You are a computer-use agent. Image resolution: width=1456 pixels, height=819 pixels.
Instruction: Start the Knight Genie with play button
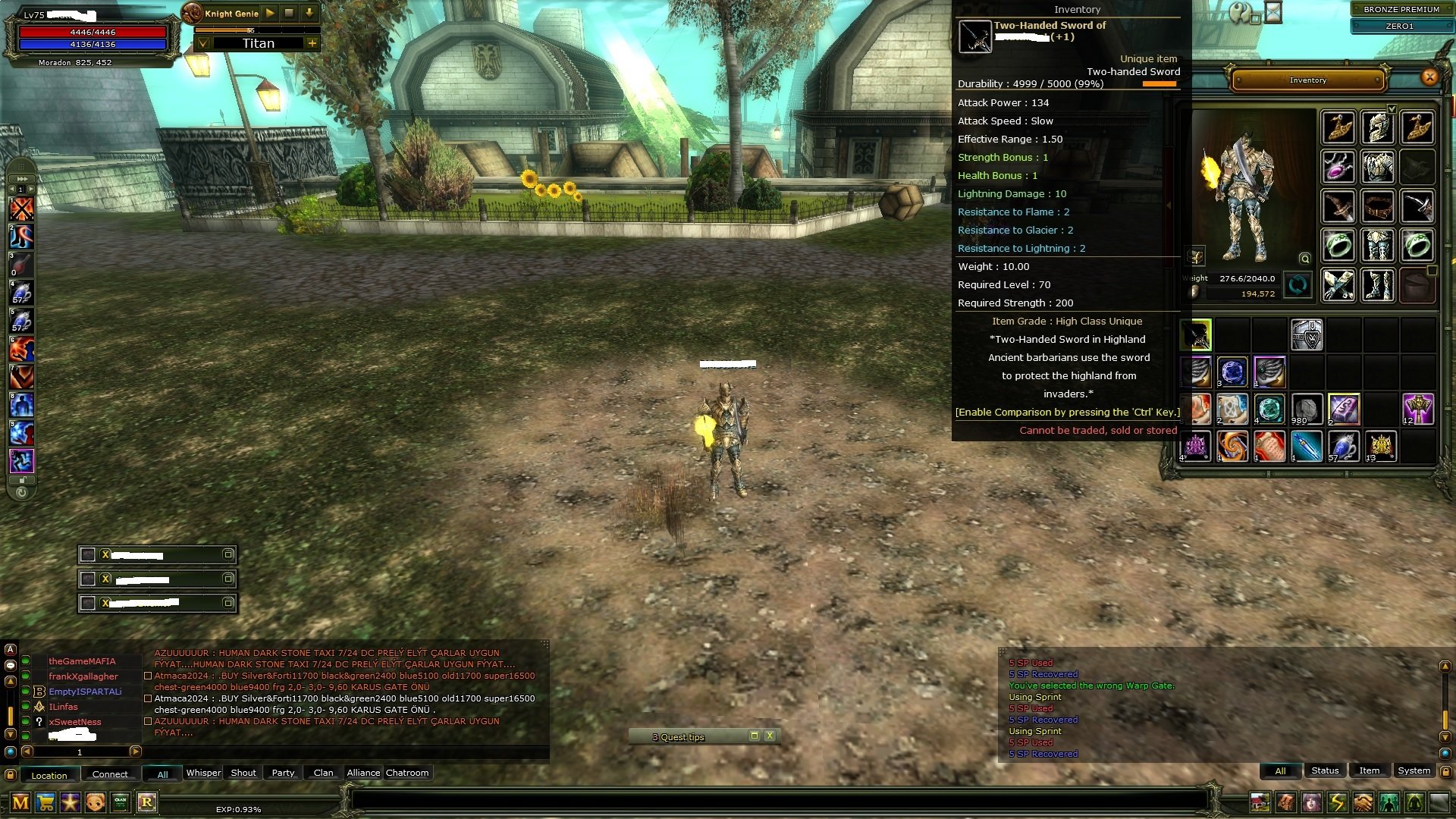click(x=270, y=13)
